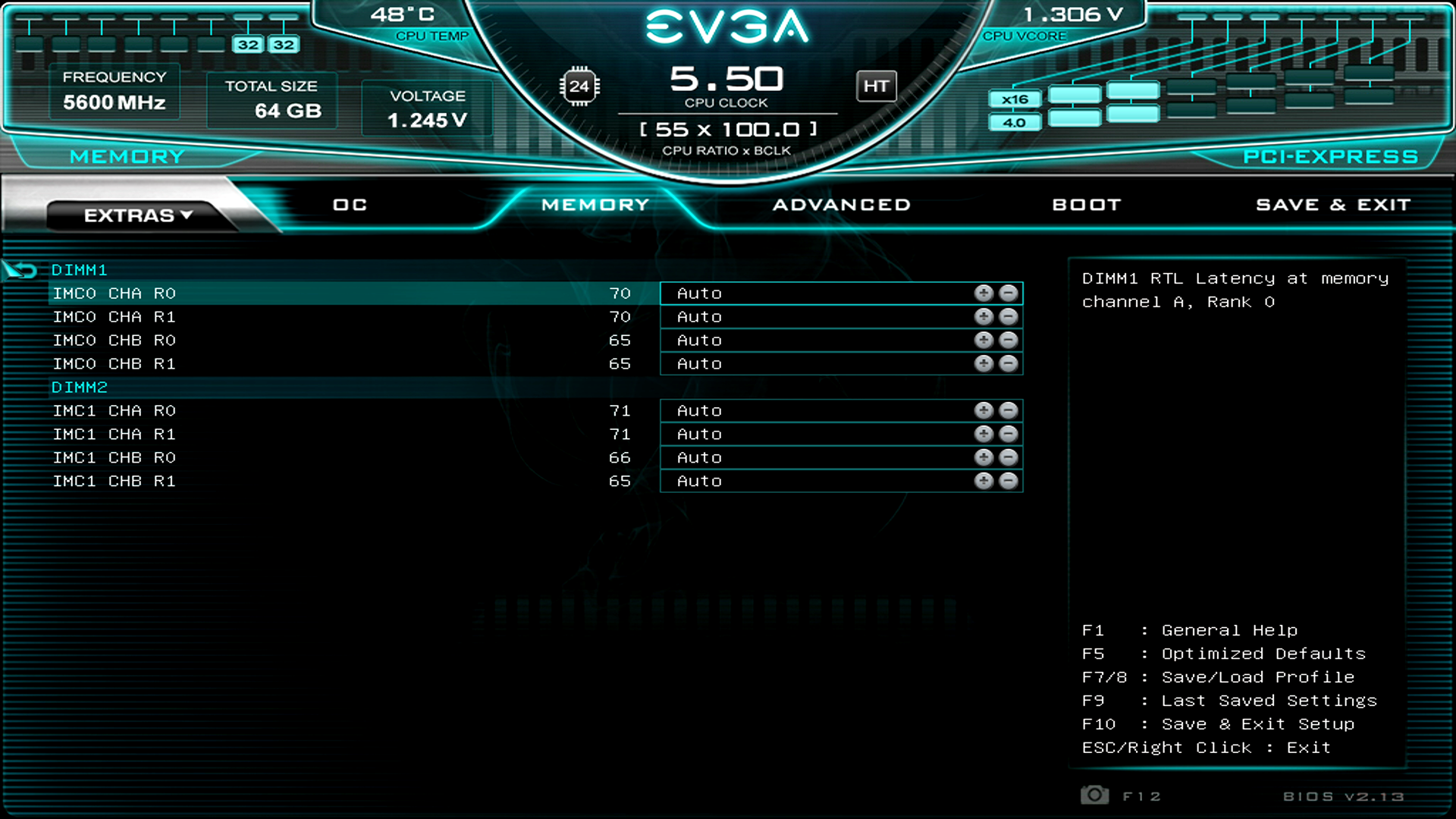
Task: Click minus stepper on IMC1 CHB R1
Action: coord(1009,481)
